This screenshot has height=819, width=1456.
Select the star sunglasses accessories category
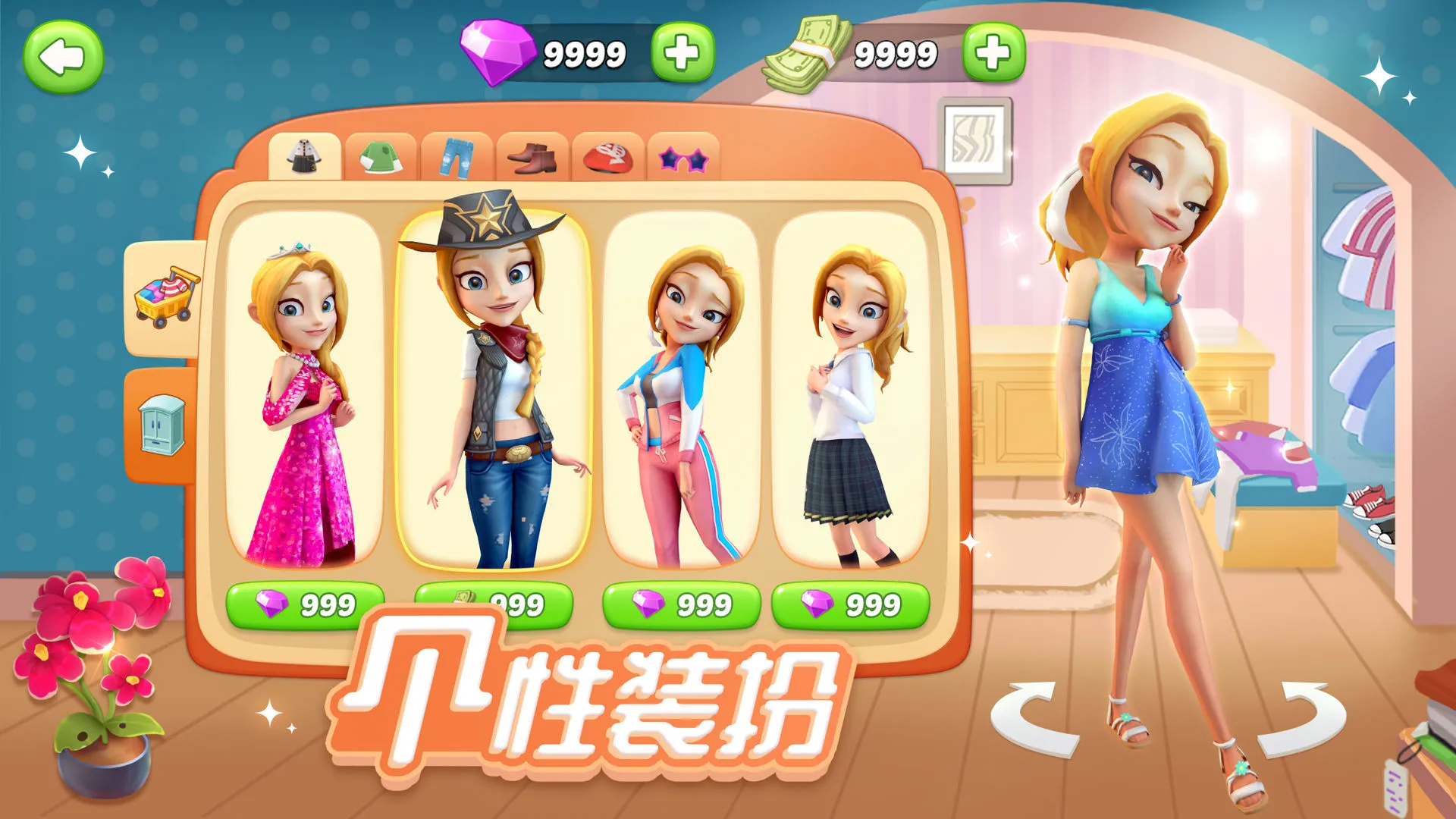682,157
